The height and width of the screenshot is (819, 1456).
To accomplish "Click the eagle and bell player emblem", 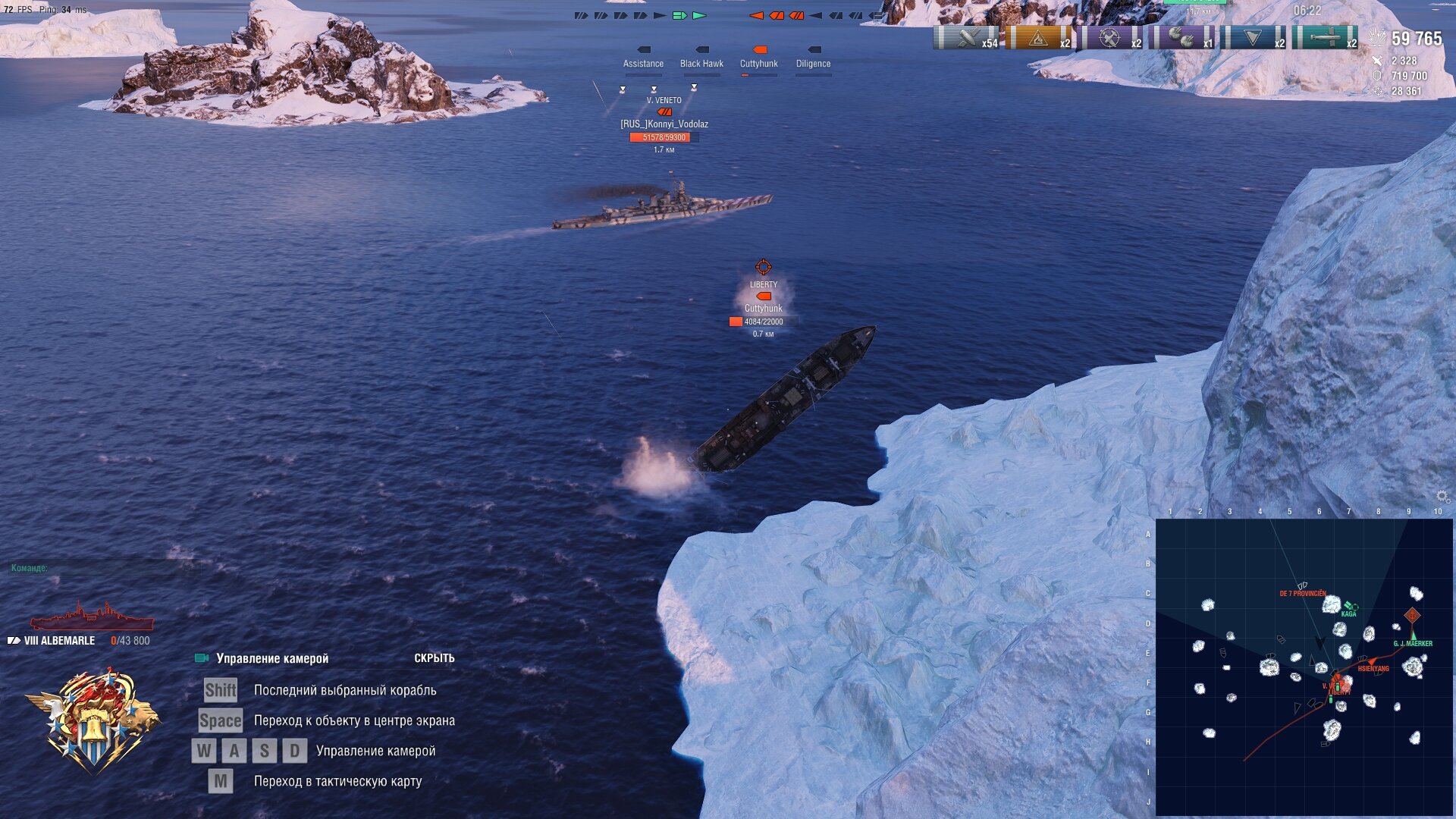I will point(94,720).
